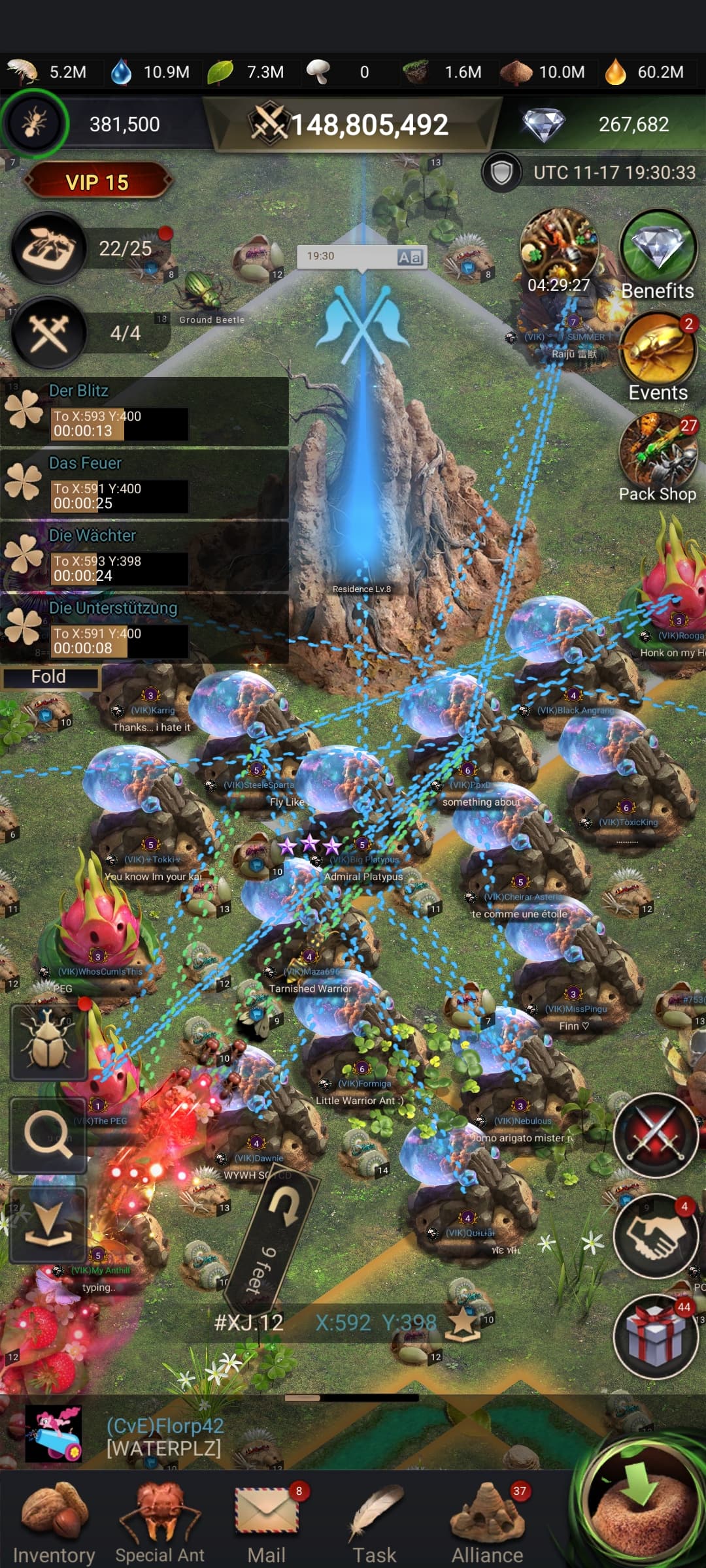Open the crossed swords battle button
This screenshot has height=1568, width=706.
(656, 1136)
